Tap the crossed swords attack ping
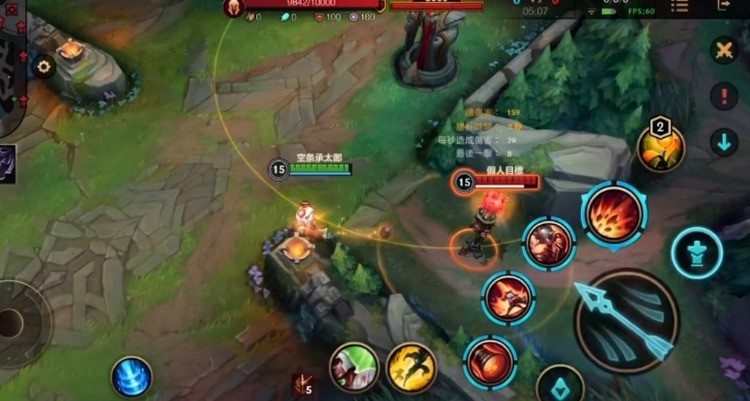 724,49
